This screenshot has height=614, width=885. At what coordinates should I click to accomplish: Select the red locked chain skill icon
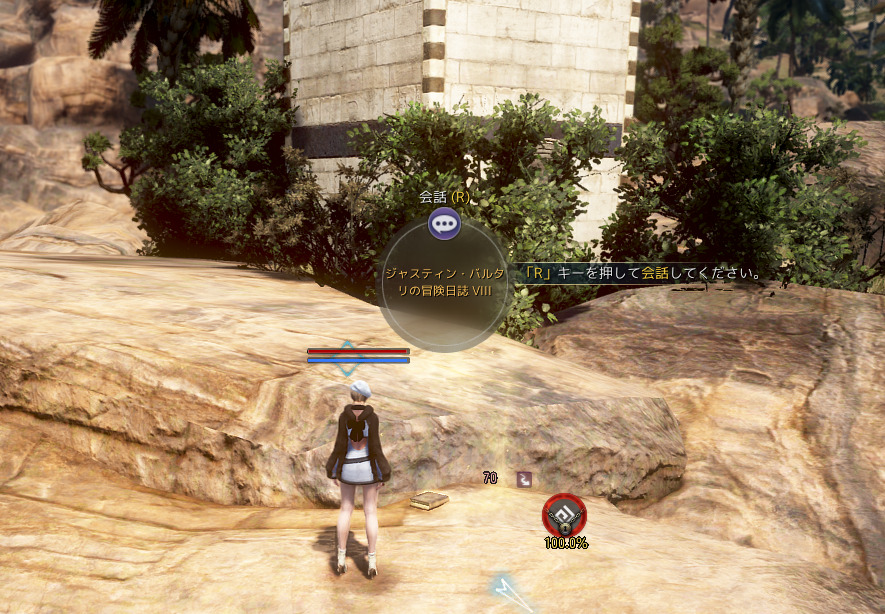564,515
